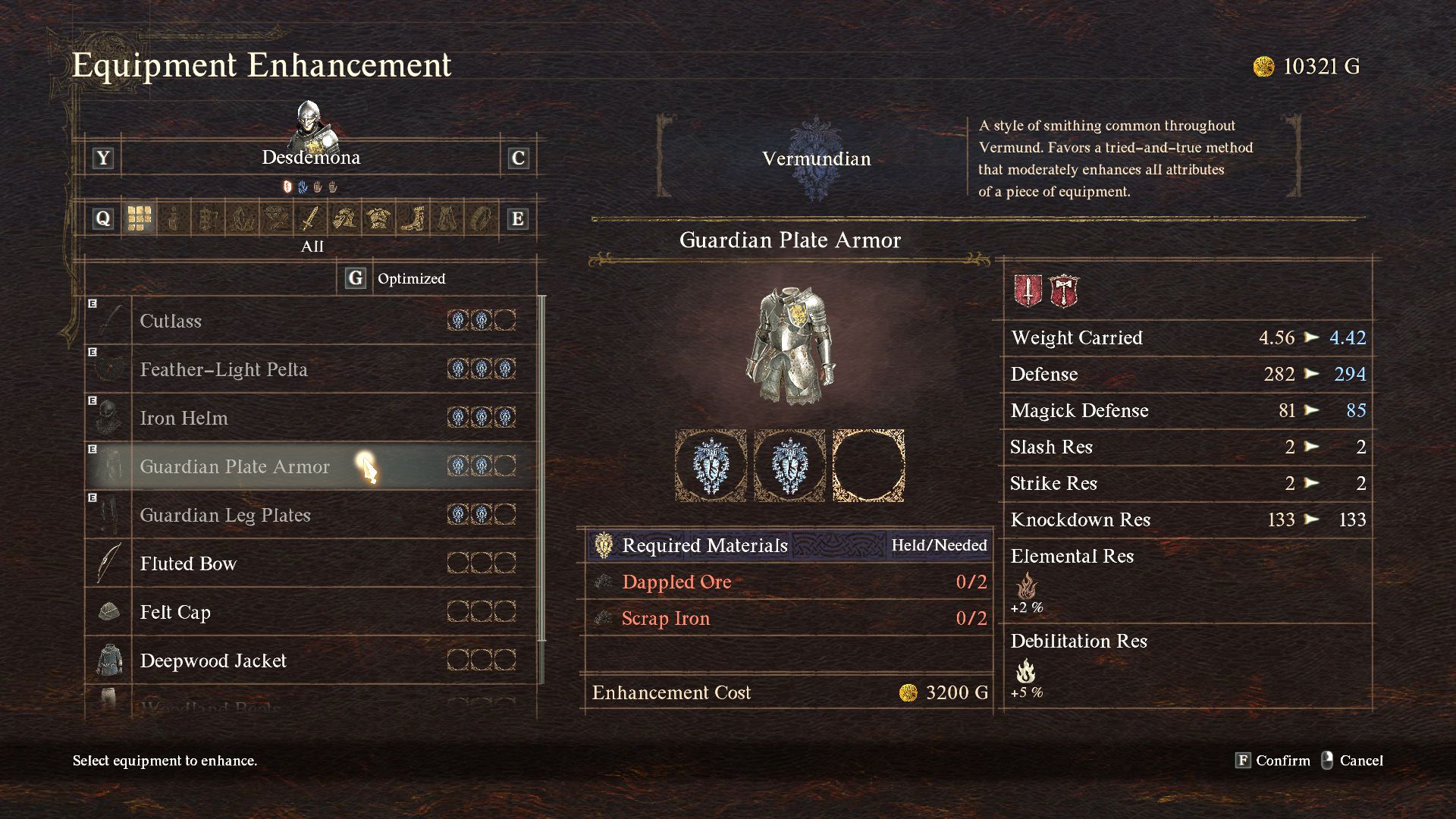Switch to the cloak category tab

coord(447,219)
